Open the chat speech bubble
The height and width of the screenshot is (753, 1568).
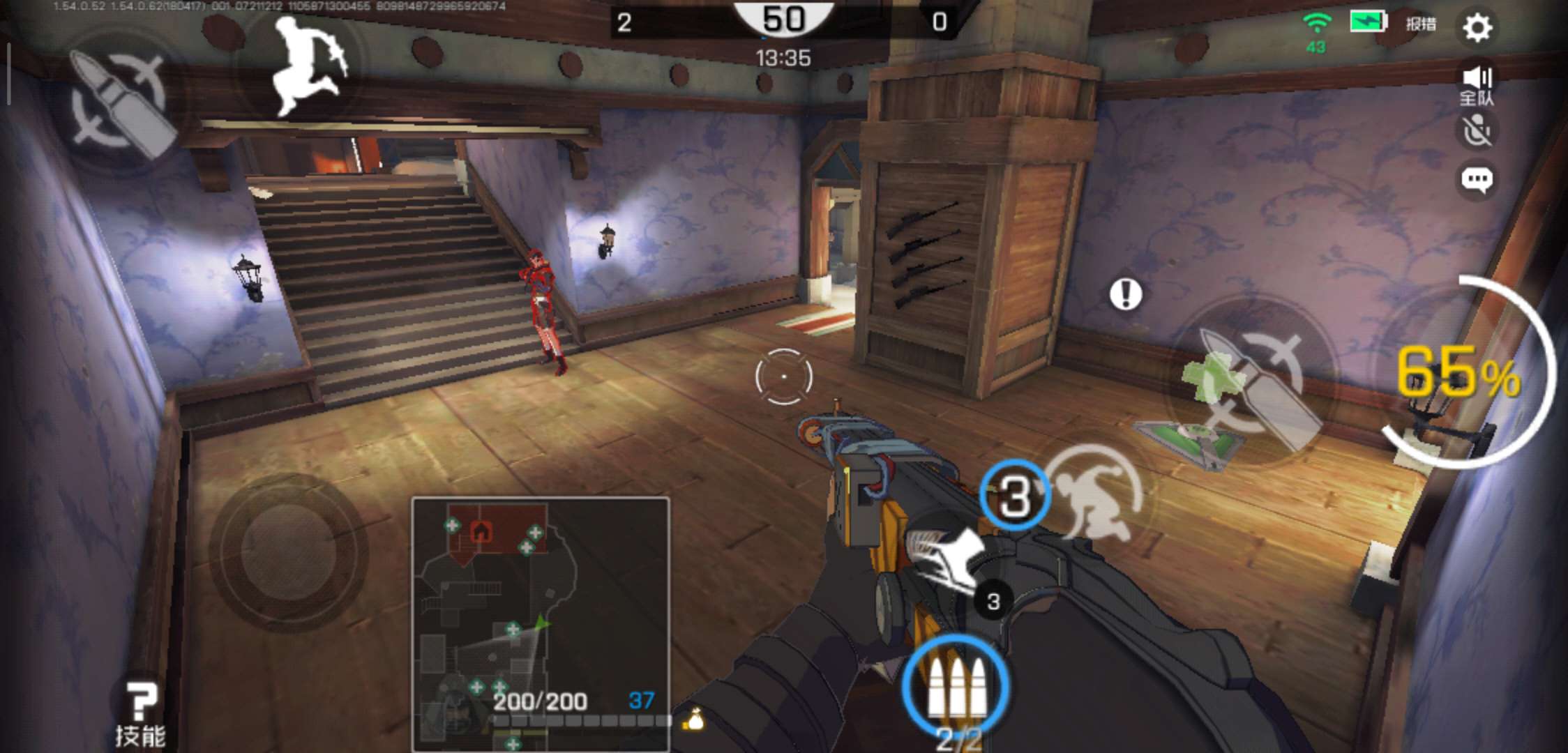point(1477,180)
